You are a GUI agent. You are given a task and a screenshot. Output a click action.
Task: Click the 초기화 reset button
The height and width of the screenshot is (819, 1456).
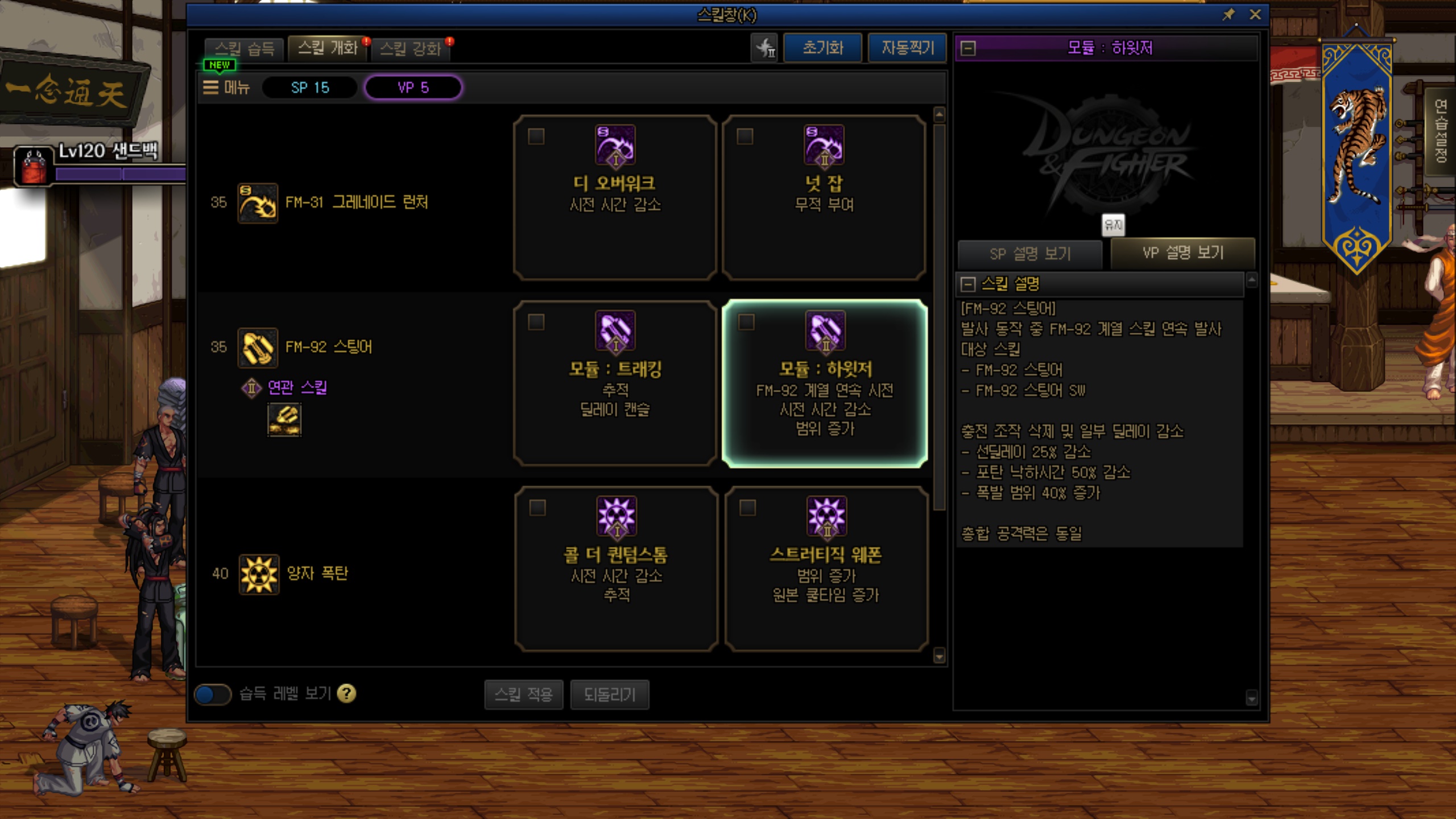[822, 48]
